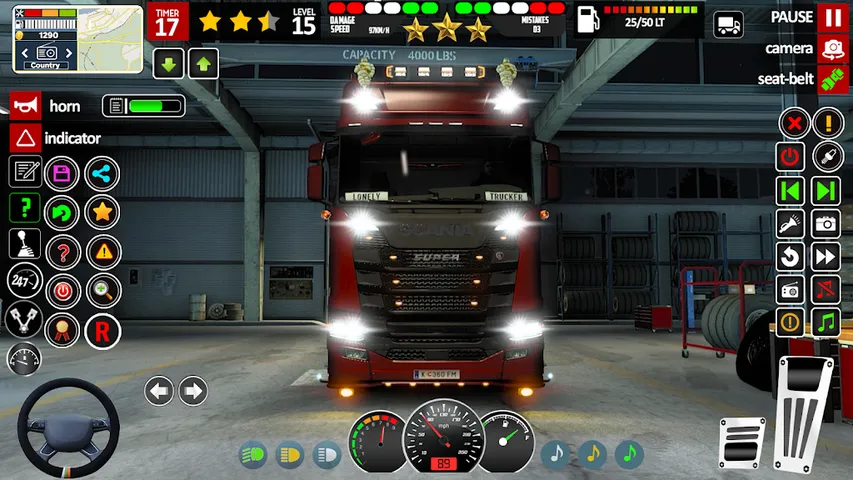The height and width of the screenshot is (480, 853).
Task: Click the red X circle icon
Action: tap(793, 124)
